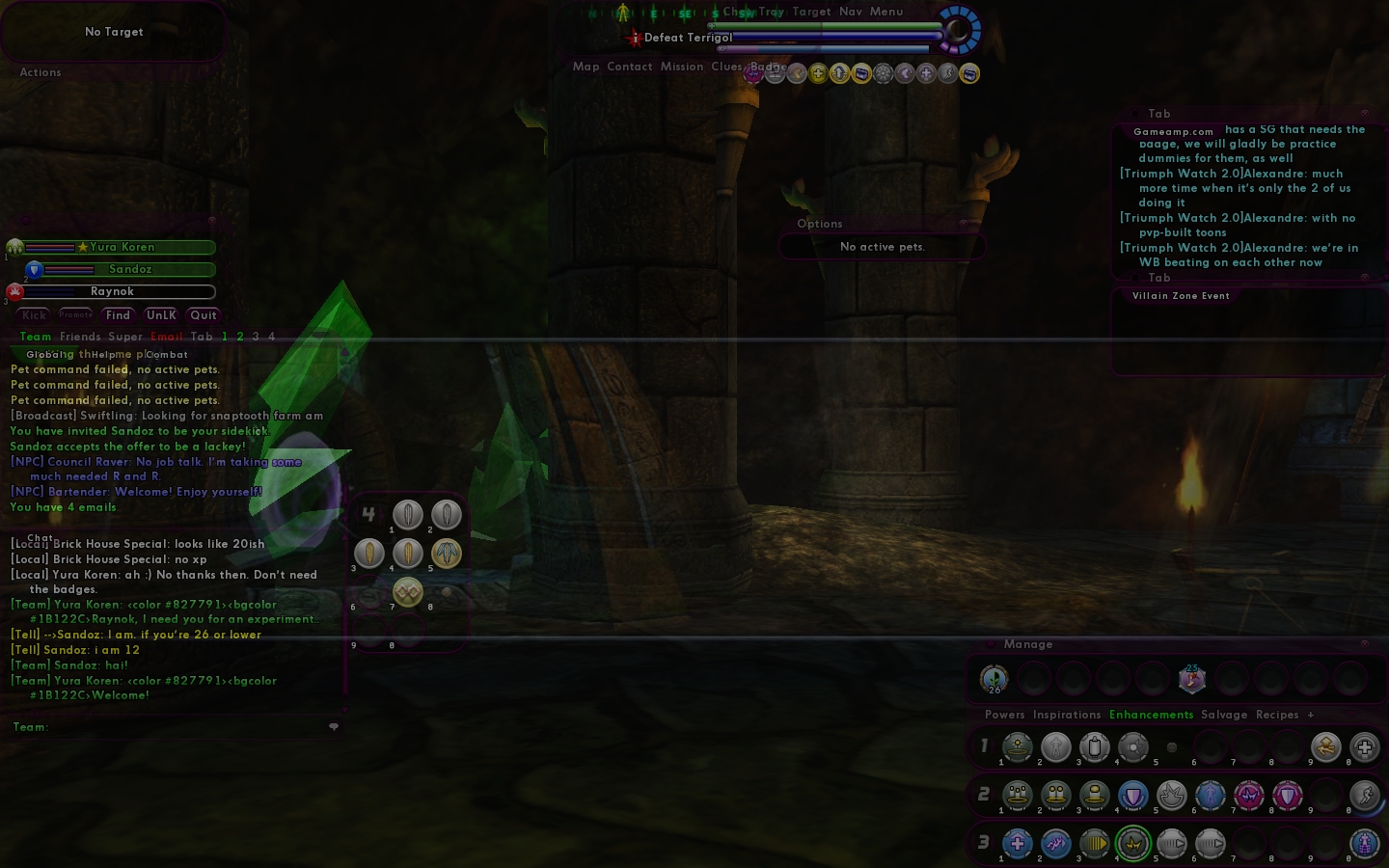Viewport: 1389px width, 868px height.
Task: Switch to the Friends tab
Action: [x=80, y=337]
